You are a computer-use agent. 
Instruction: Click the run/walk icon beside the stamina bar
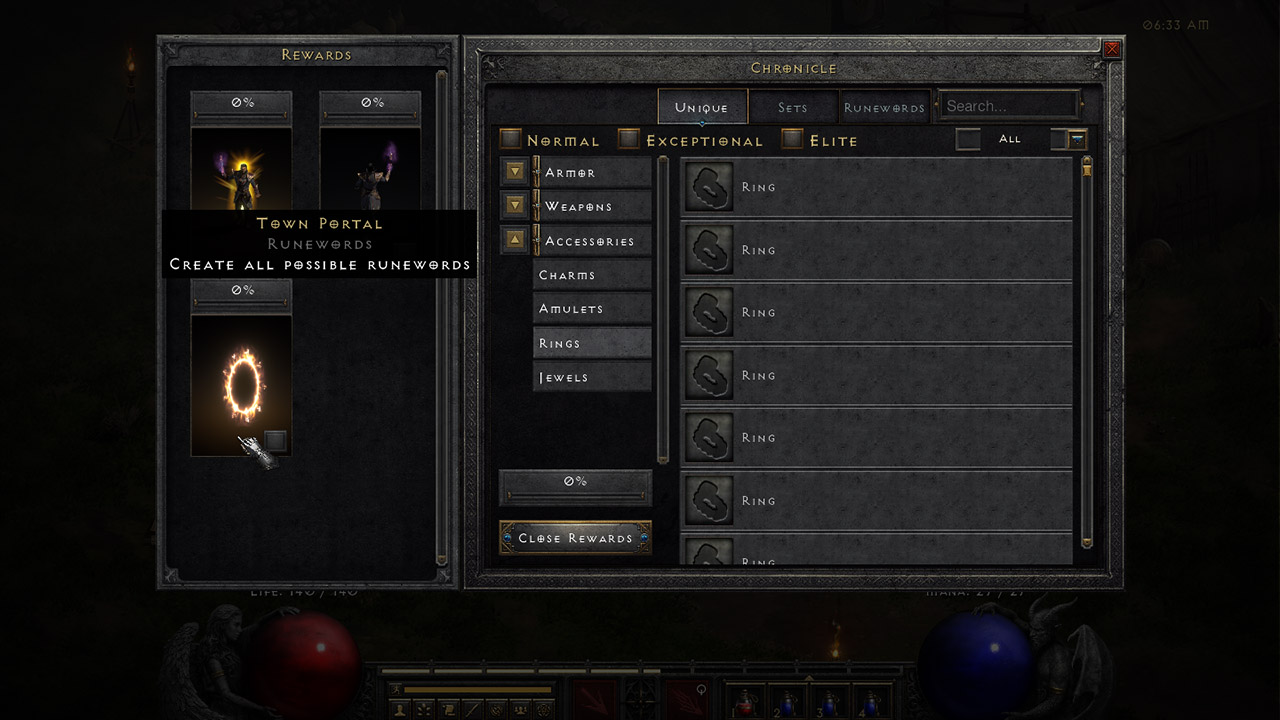click(395, 689)
